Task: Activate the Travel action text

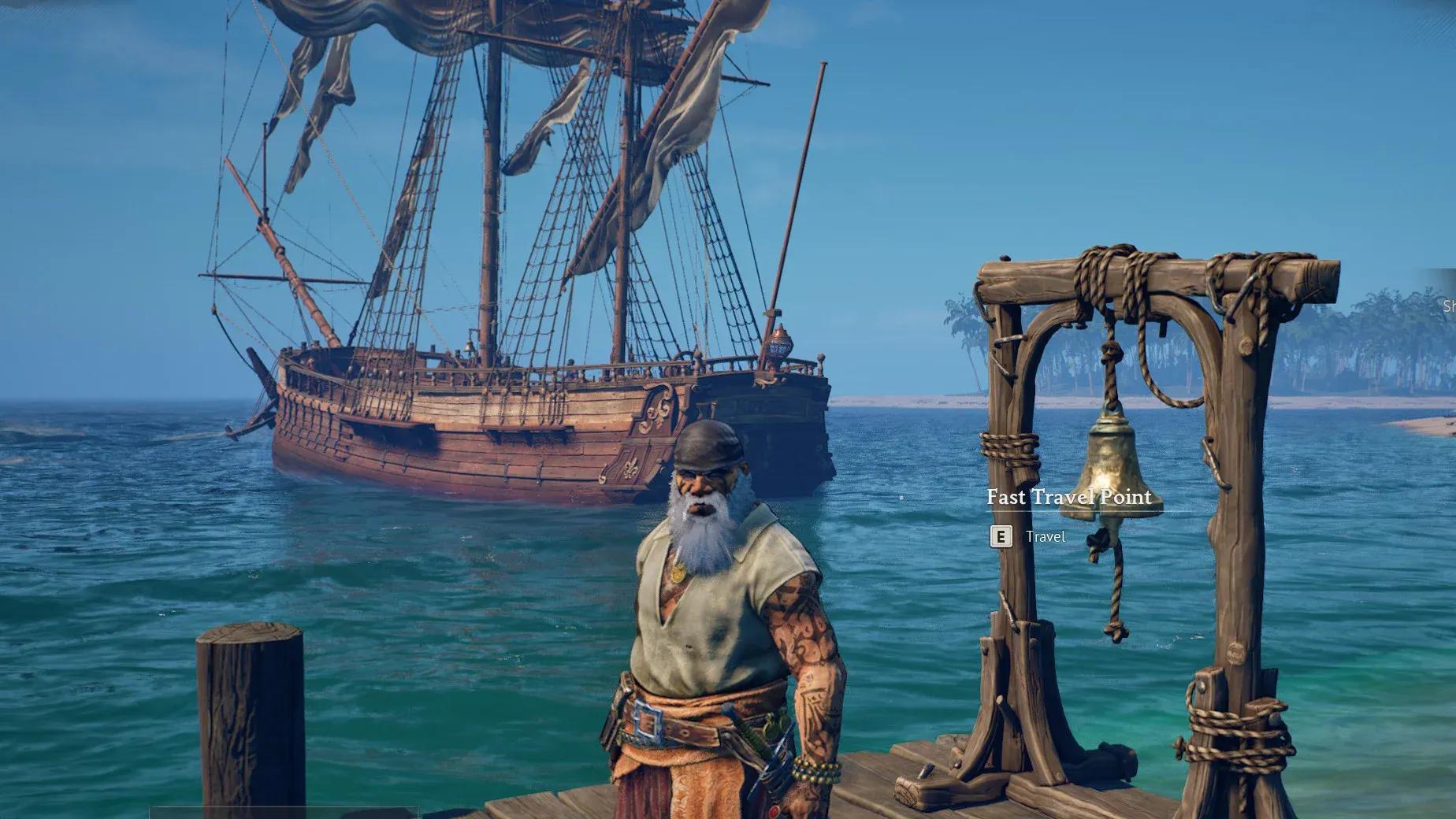Action: pyautogui.click(x=1046, y=538)
